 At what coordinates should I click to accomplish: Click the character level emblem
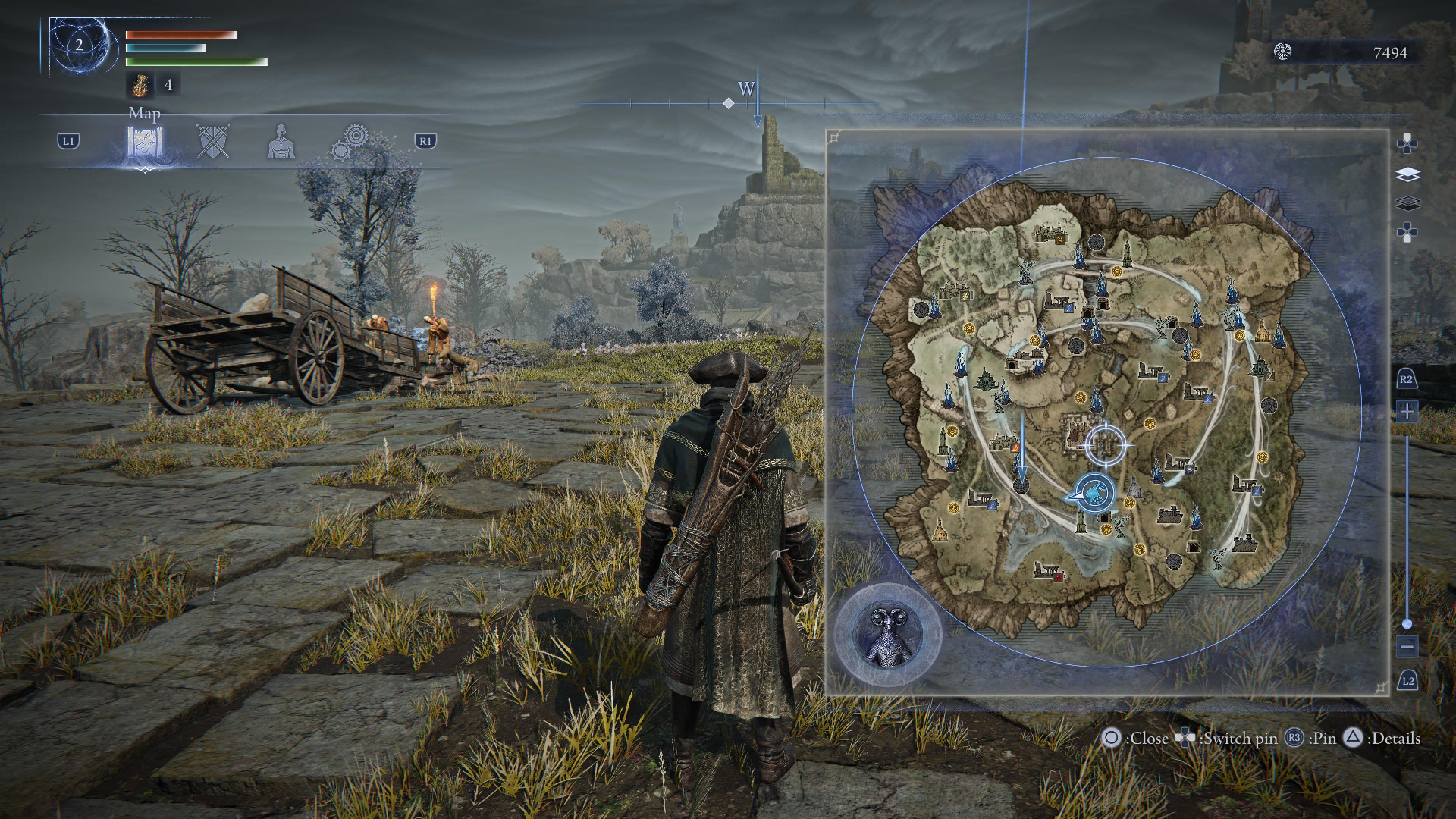80,45
